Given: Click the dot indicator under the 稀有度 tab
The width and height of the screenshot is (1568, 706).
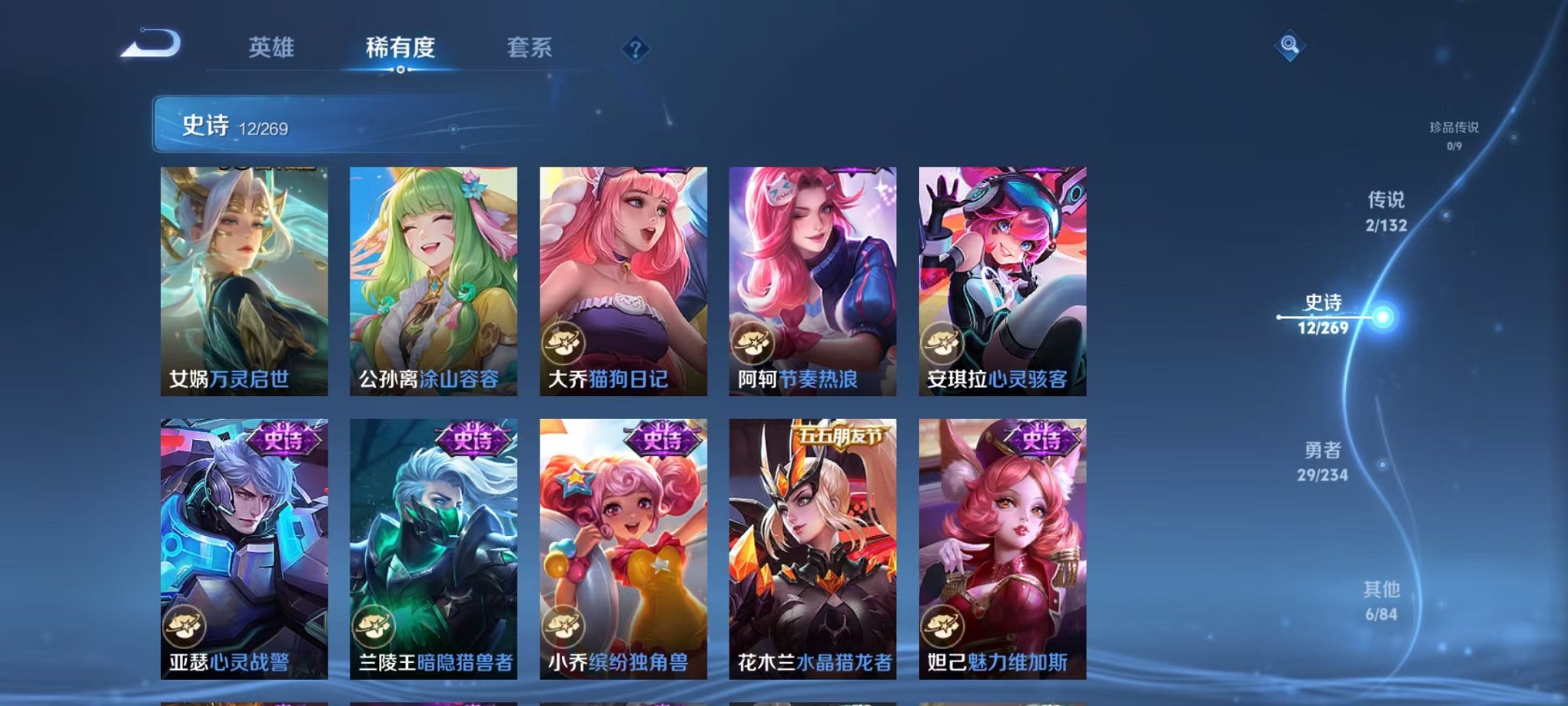Looking at the screenshot, I should click(x=400, y=71).
